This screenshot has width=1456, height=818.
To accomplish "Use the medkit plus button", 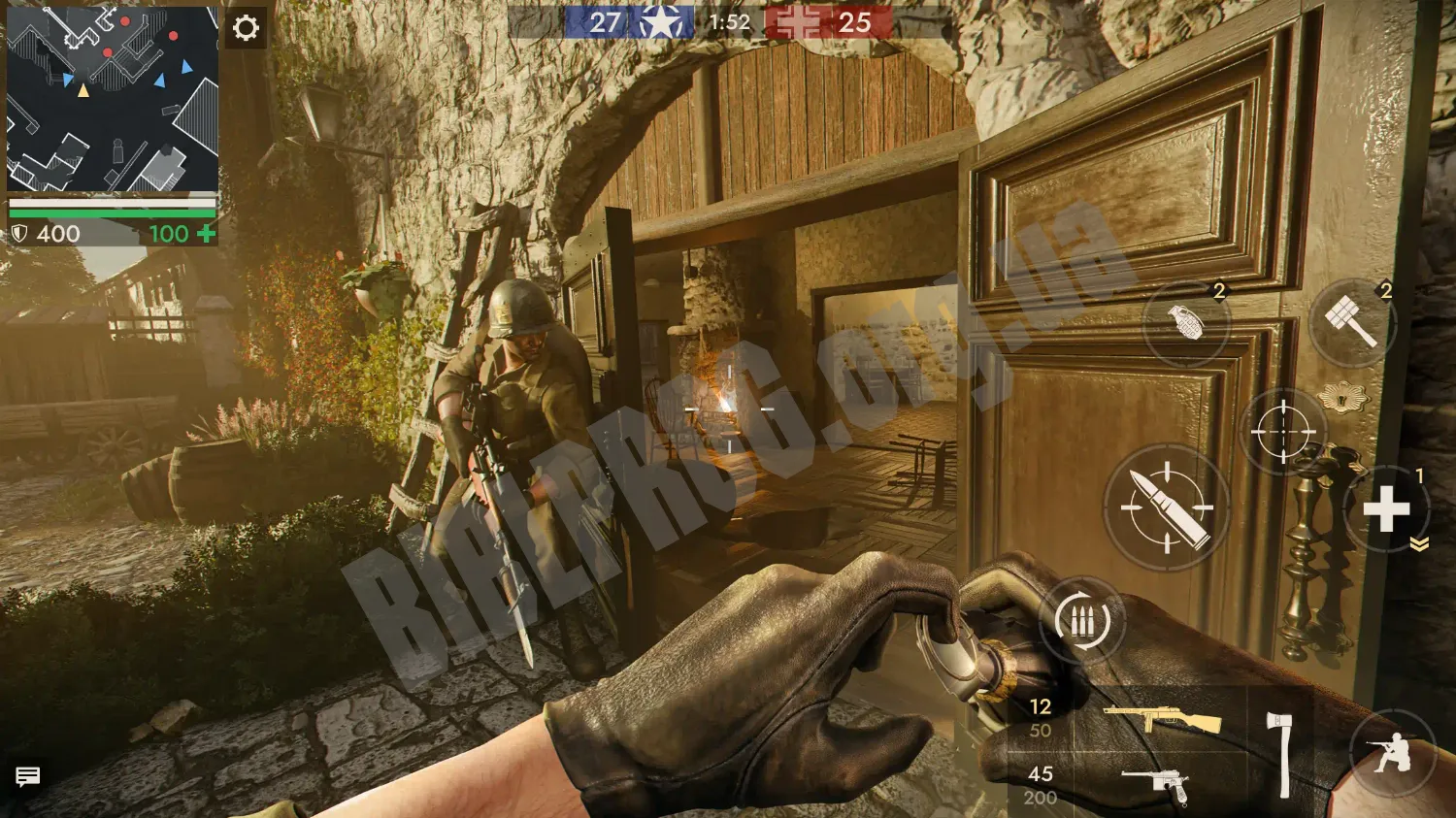I will pos(1386,508).
